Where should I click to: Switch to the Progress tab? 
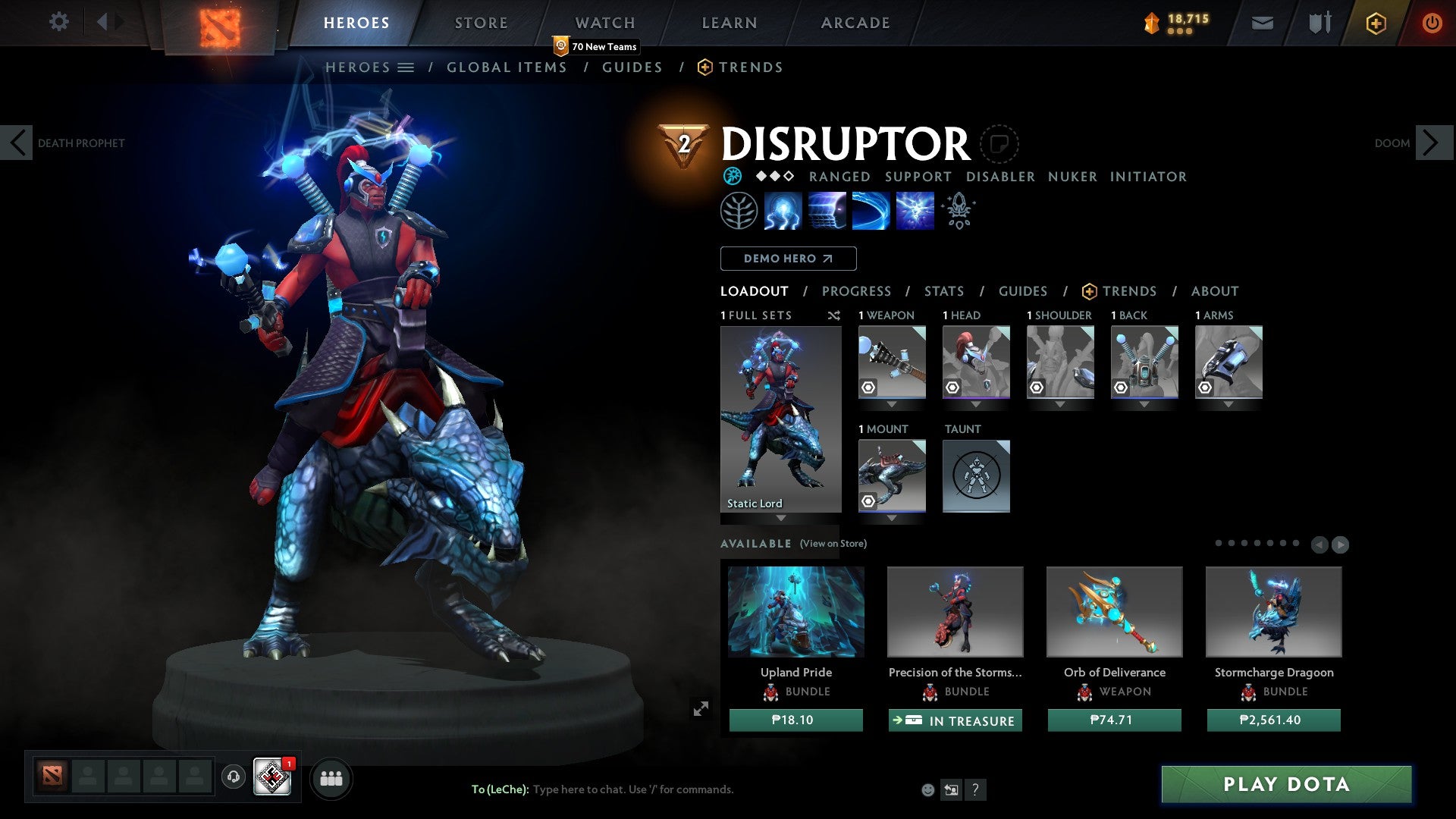click(857, 290)
